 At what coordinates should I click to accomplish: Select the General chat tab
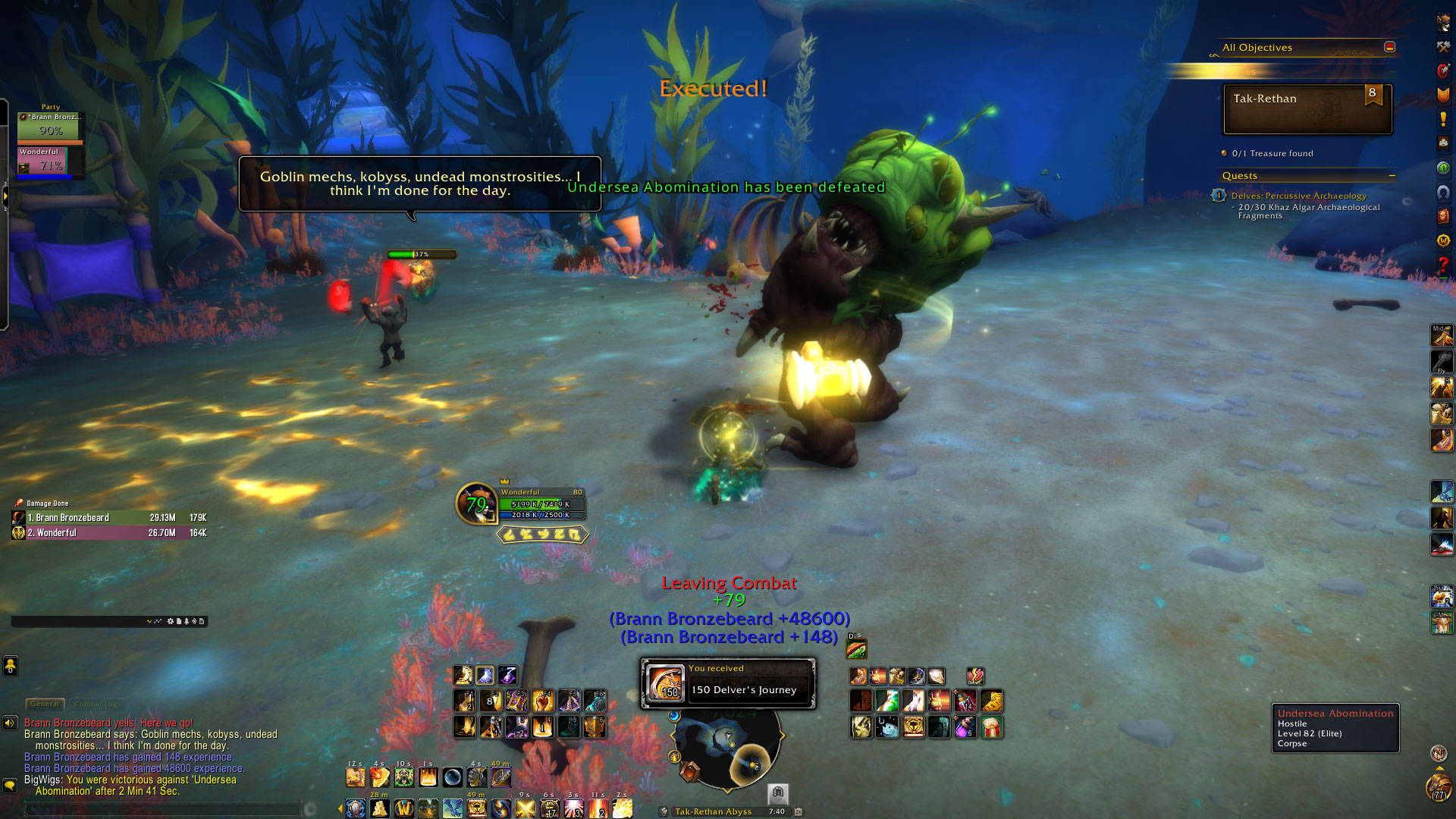(x=45, y=704)
